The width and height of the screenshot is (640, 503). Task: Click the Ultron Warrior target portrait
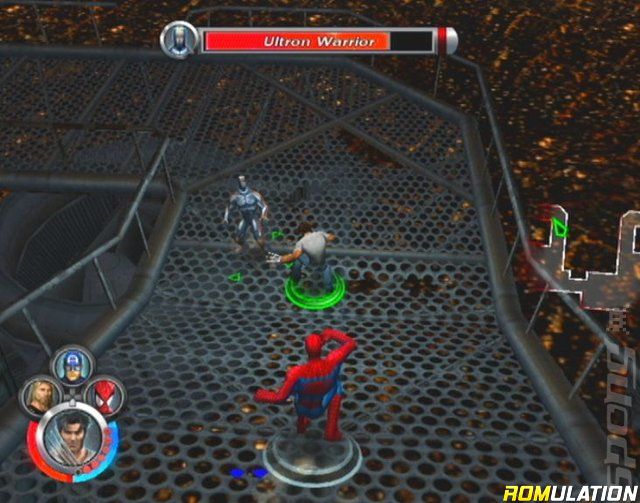(x=179, y=40)
